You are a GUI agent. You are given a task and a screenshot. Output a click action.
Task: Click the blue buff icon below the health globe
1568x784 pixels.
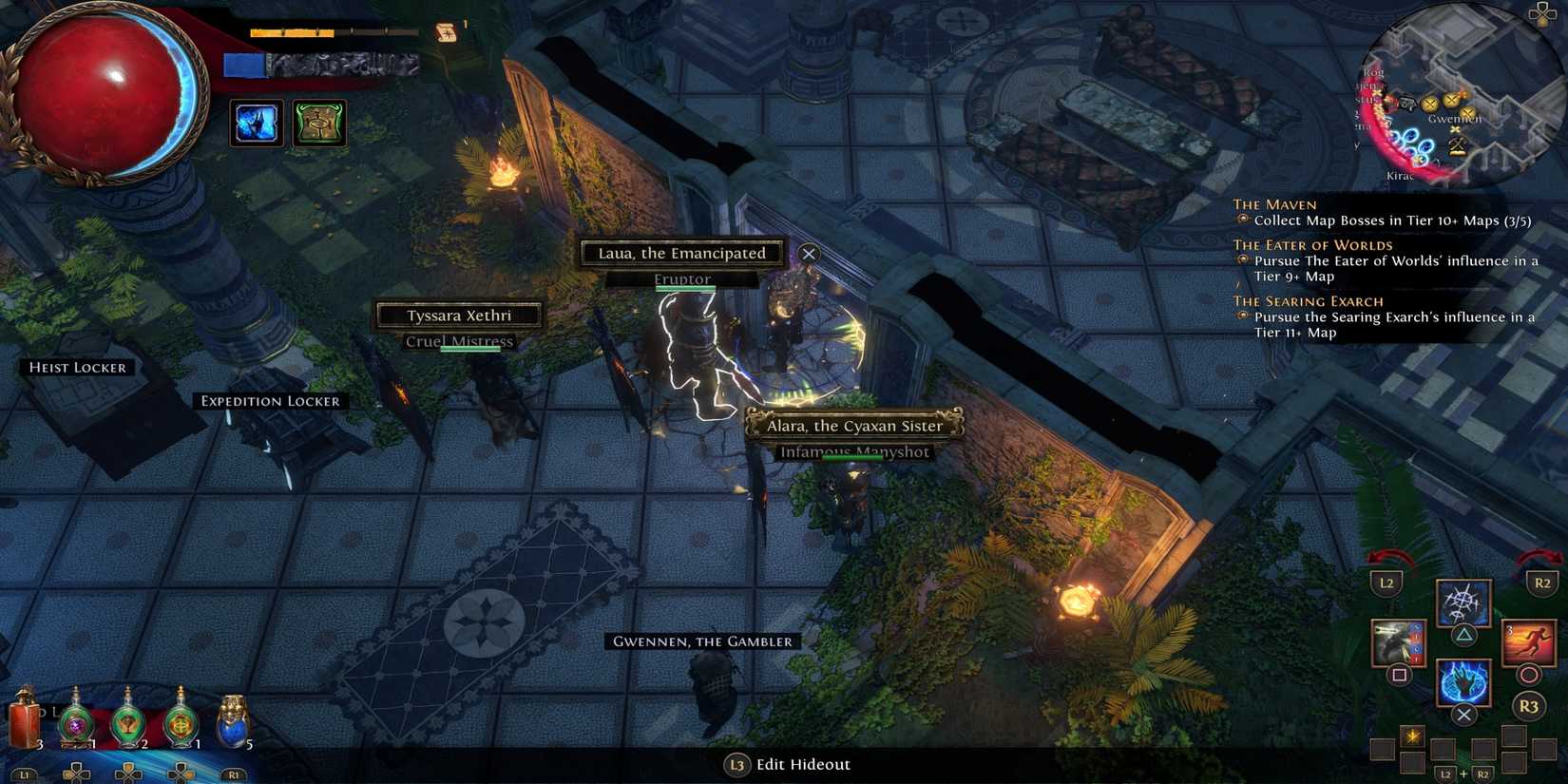(x=255, y=122)
